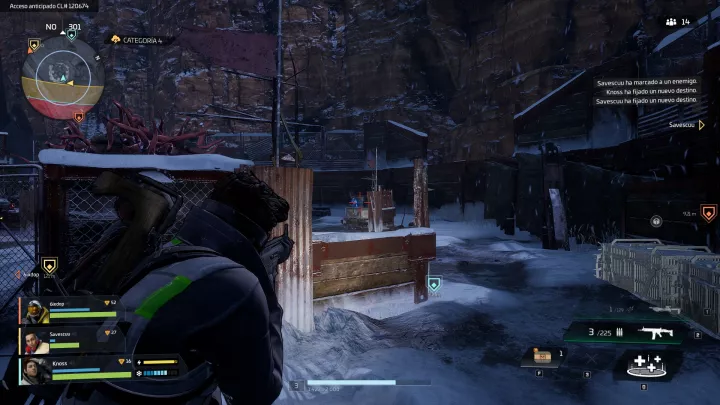
Task: Select Savescou's squad portrait
Action: [x=38, y=341]
